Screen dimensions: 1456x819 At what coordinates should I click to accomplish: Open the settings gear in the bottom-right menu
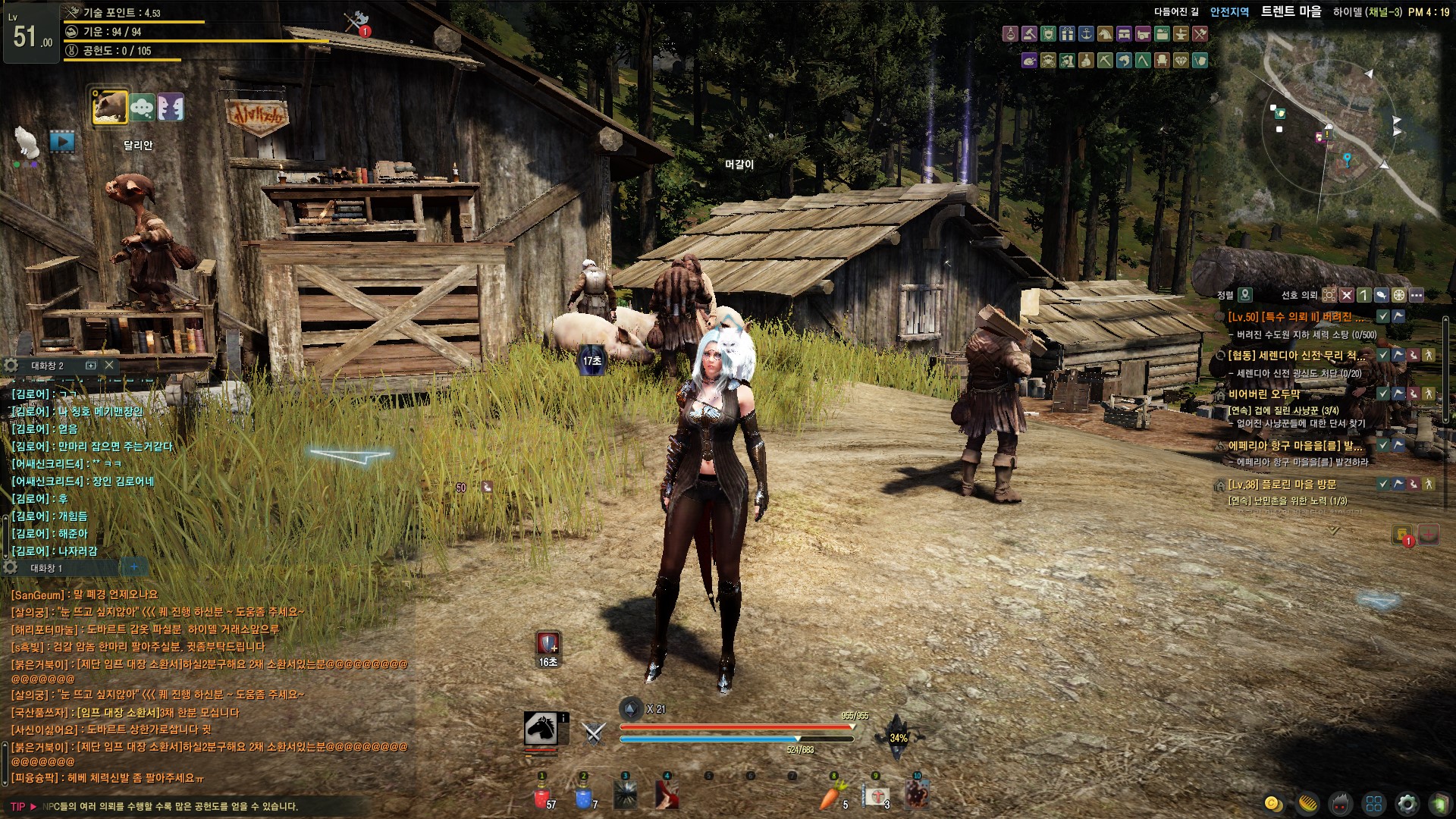point(1407,803)
